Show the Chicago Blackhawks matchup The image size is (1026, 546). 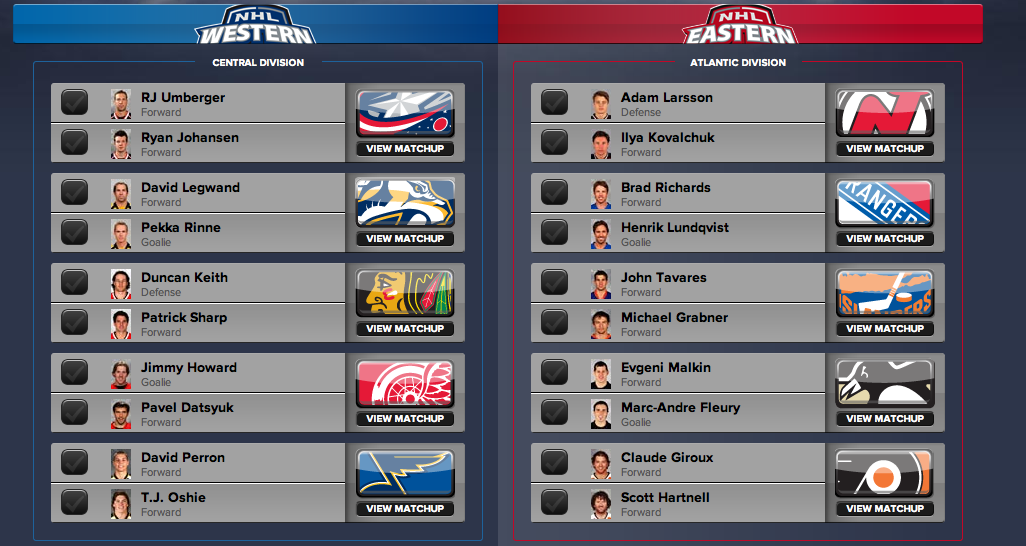tap(405, 329)
